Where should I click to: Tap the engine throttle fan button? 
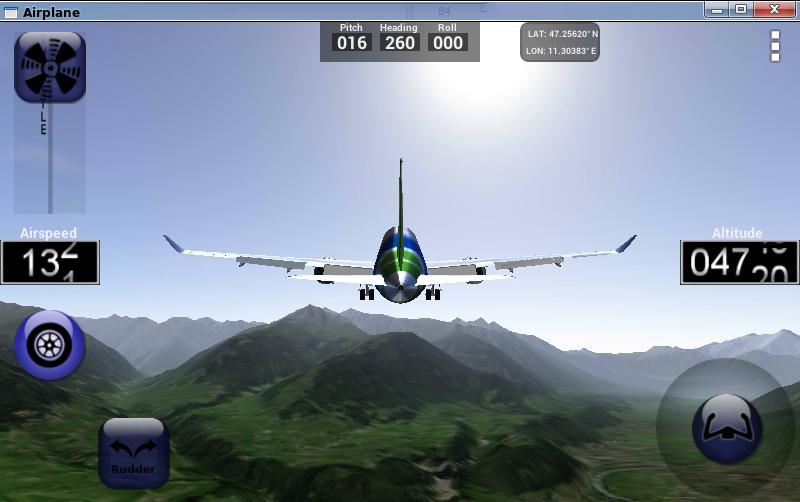(49, 67)
